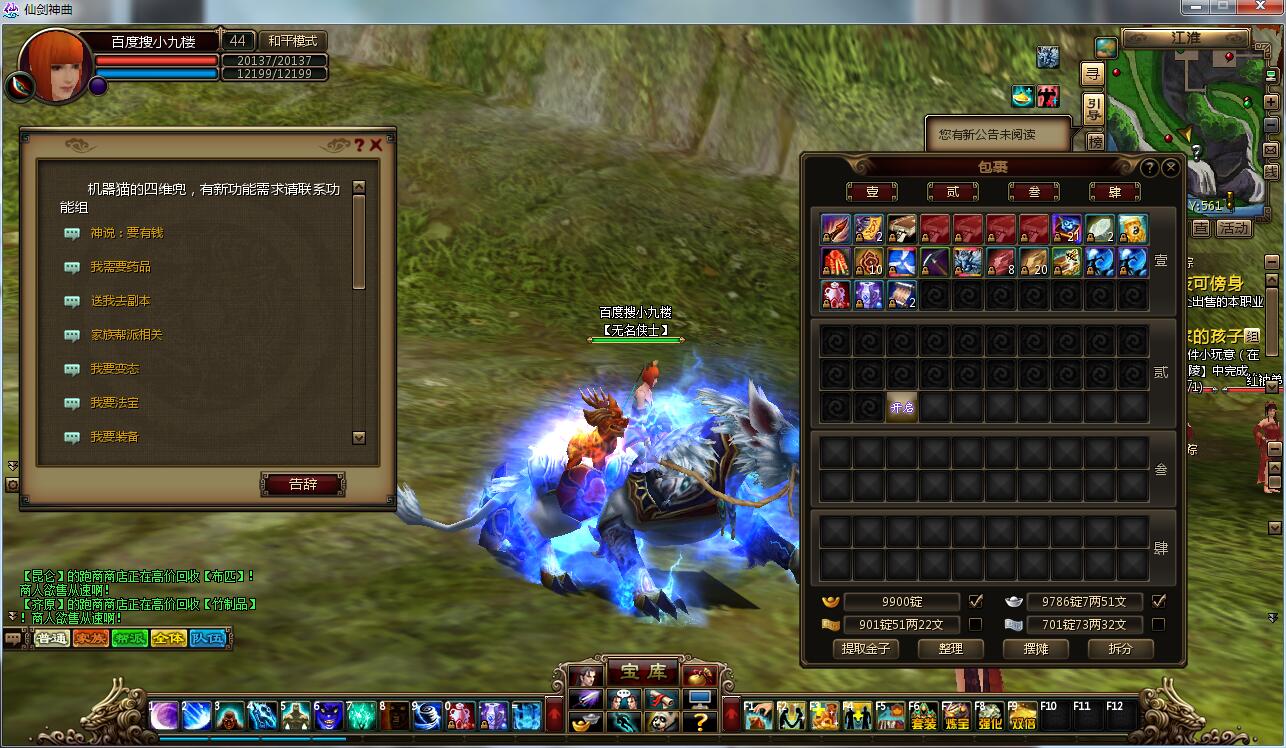The image size is (1286, 748).
Task: Pick the 我要装备 dialogue option
Action: pyautogui.click(x=114, y=437)
